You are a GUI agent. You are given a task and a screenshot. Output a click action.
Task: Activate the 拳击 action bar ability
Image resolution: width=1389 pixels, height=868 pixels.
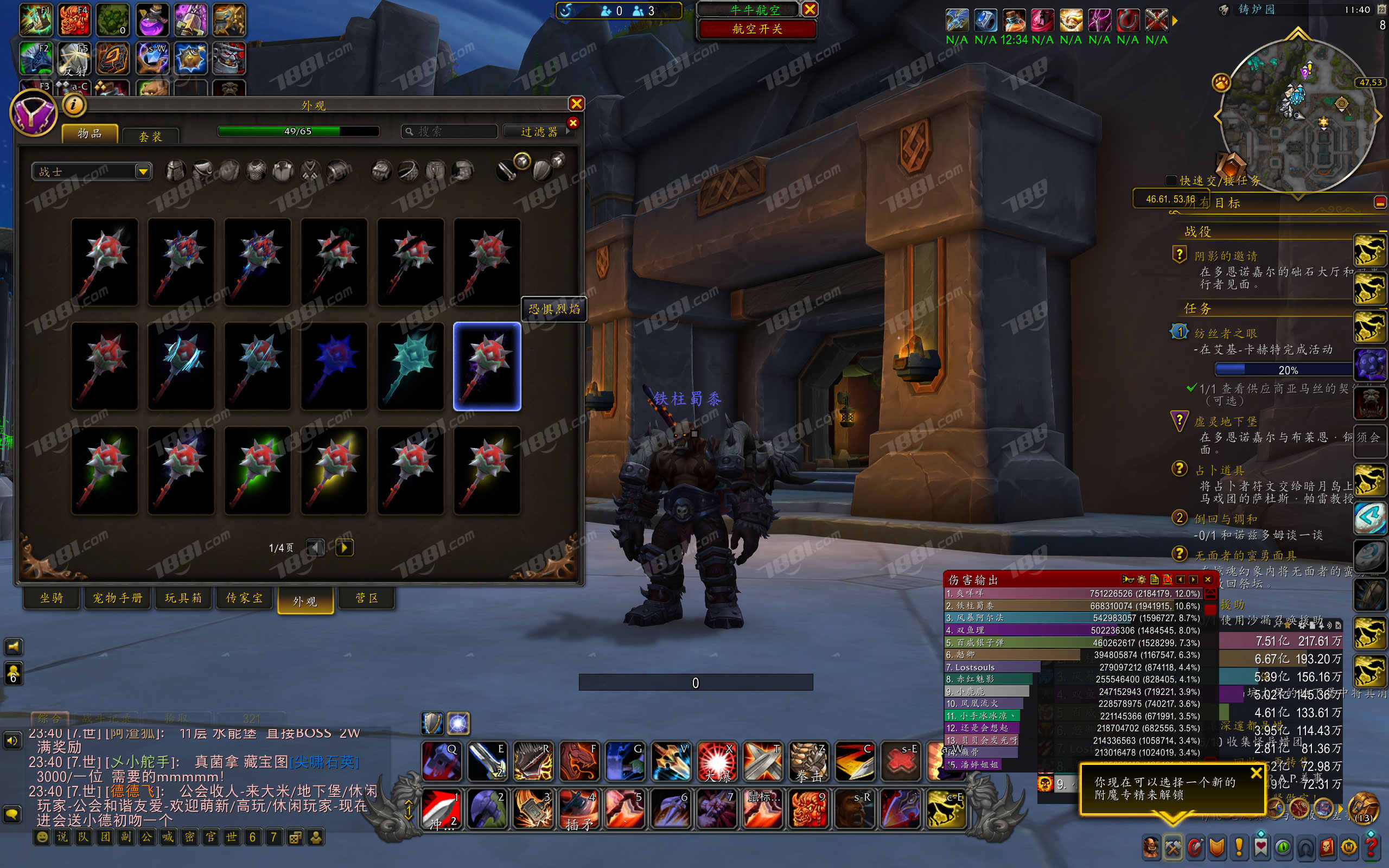tap(809, 762)
